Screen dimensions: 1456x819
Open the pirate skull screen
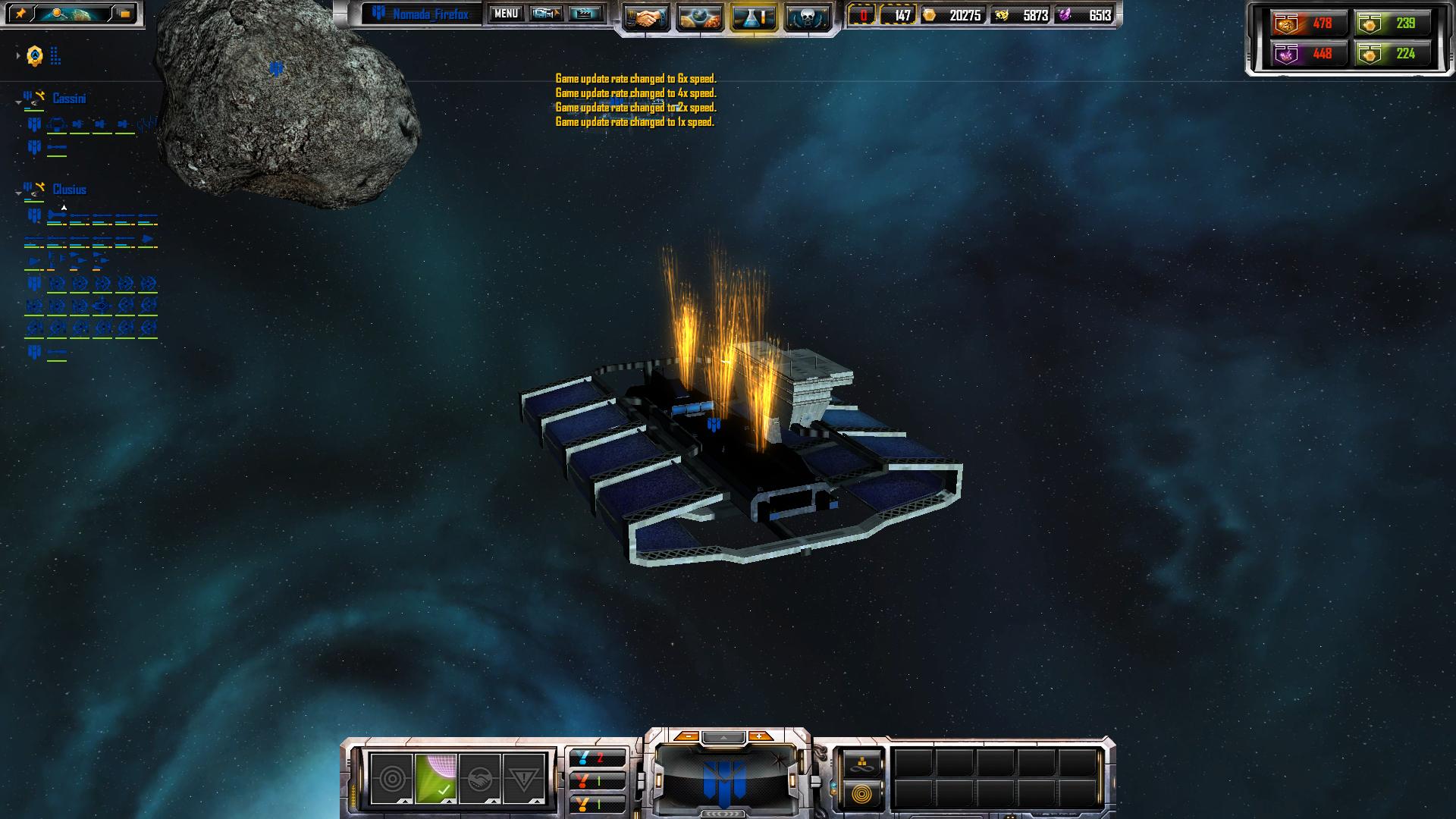point(807,17)
